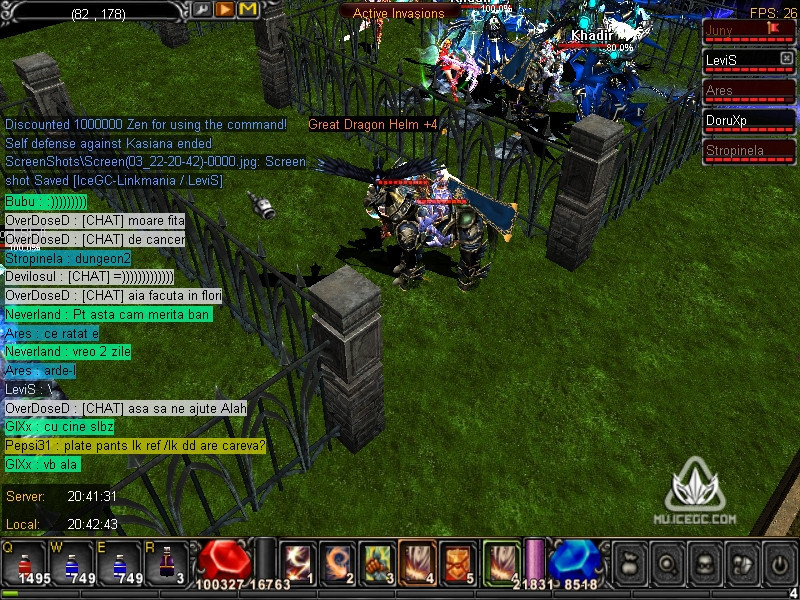Open the inventory bag button
Image resolution: width=800 pixels, height=600 pixels.
pos(629,562)
